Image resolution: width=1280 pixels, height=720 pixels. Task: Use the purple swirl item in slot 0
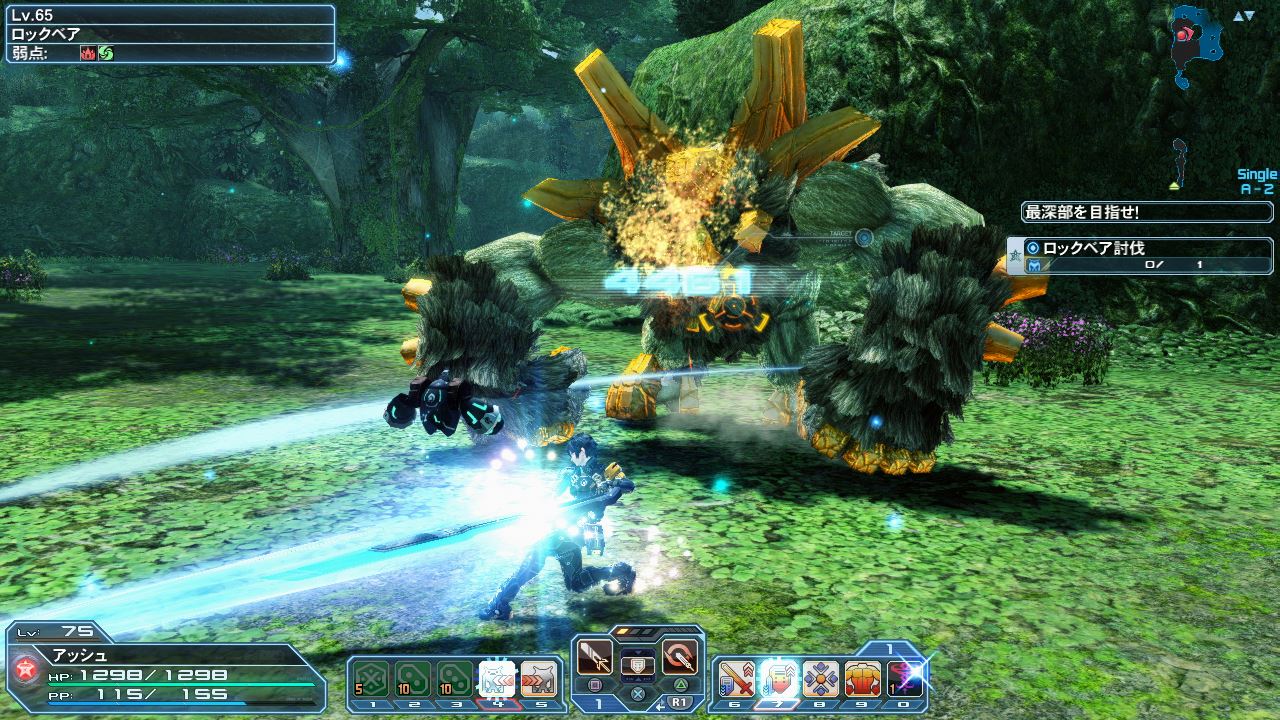tap(905, 679)
